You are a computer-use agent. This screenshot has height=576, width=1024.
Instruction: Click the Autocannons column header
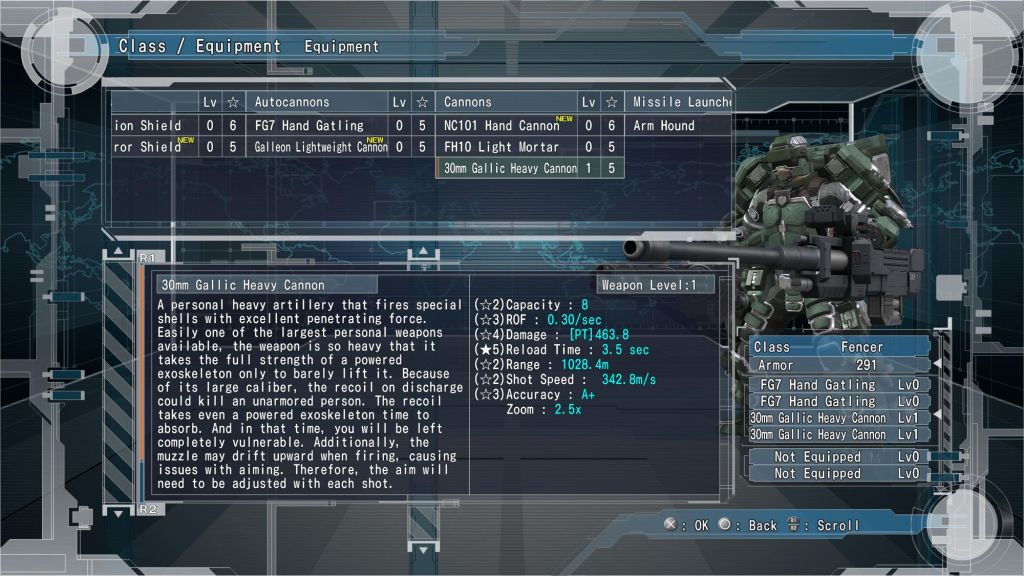(x=292, y=102)
